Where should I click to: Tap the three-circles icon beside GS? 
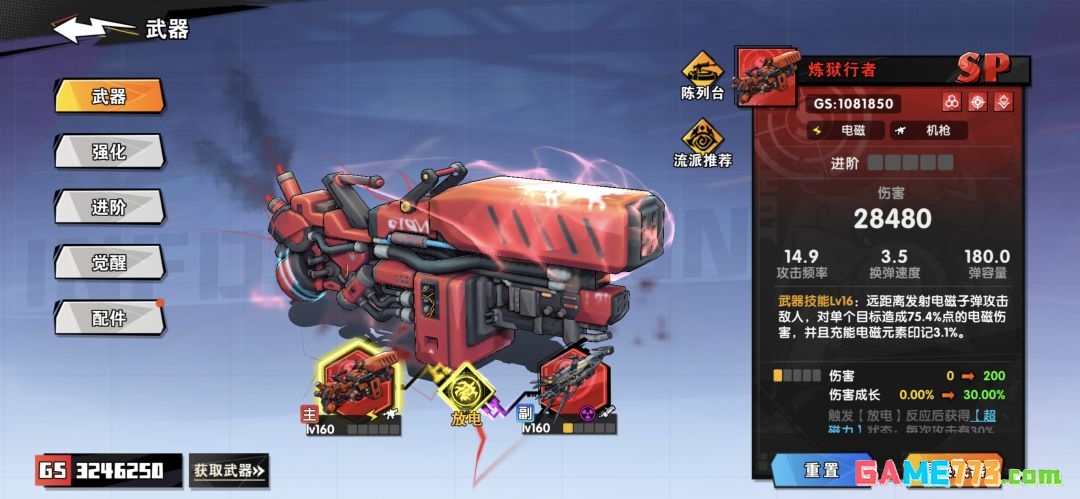tap(952, 102)
